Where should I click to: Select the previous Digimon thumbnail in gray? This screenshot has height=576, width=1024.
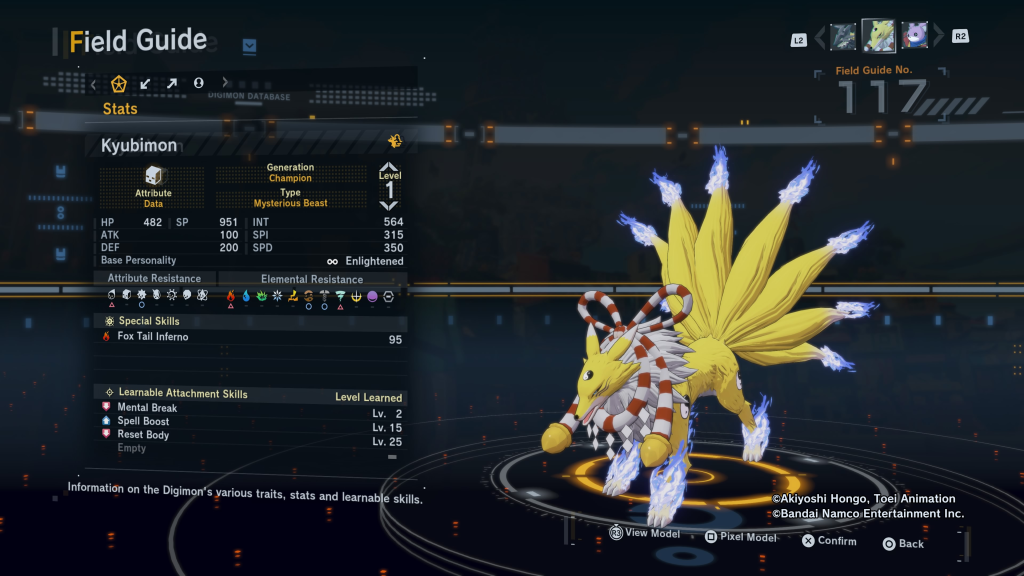[x=843, y=37]
